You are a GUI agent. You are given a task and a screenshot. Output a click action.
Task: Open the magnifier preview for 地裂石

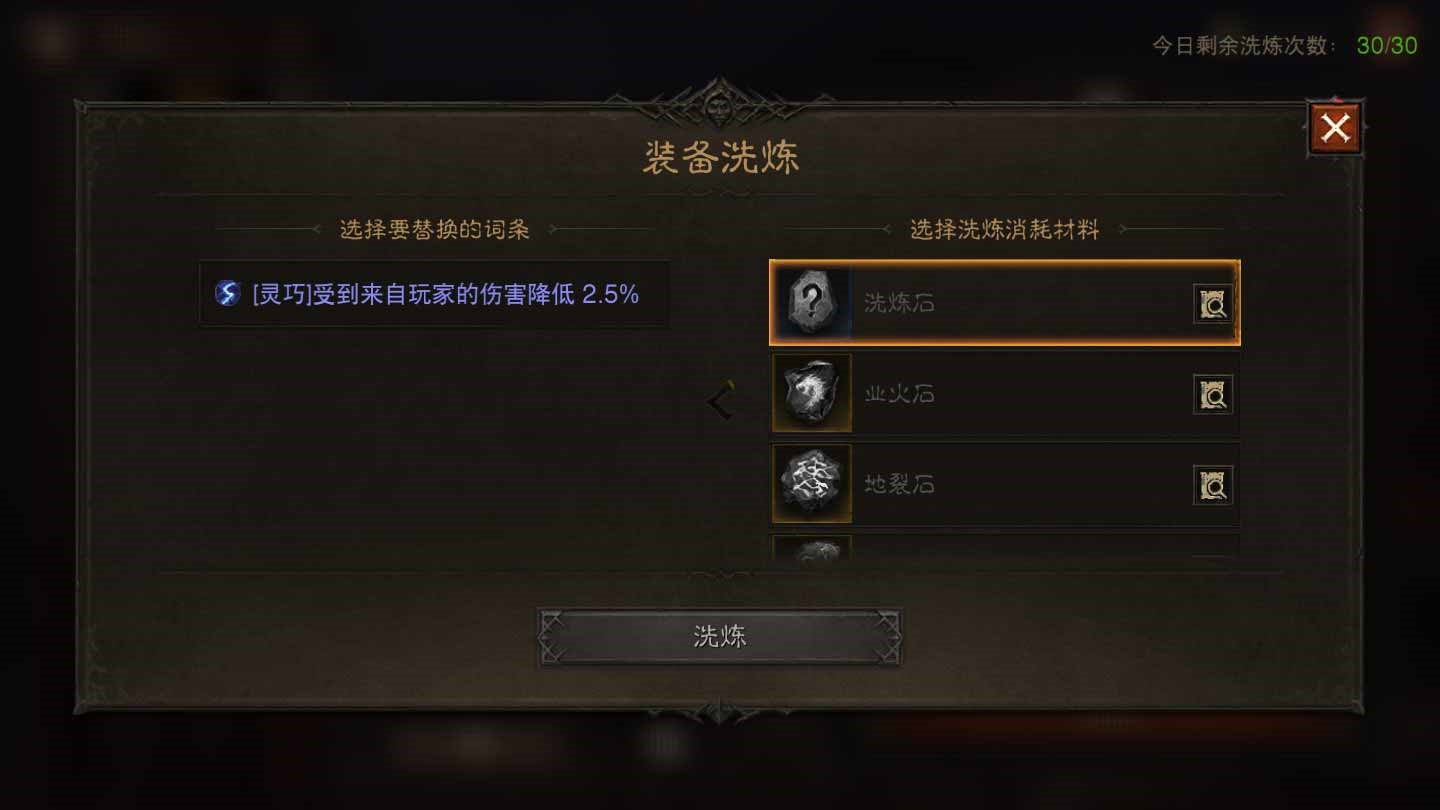click(x=1212, y=483)
